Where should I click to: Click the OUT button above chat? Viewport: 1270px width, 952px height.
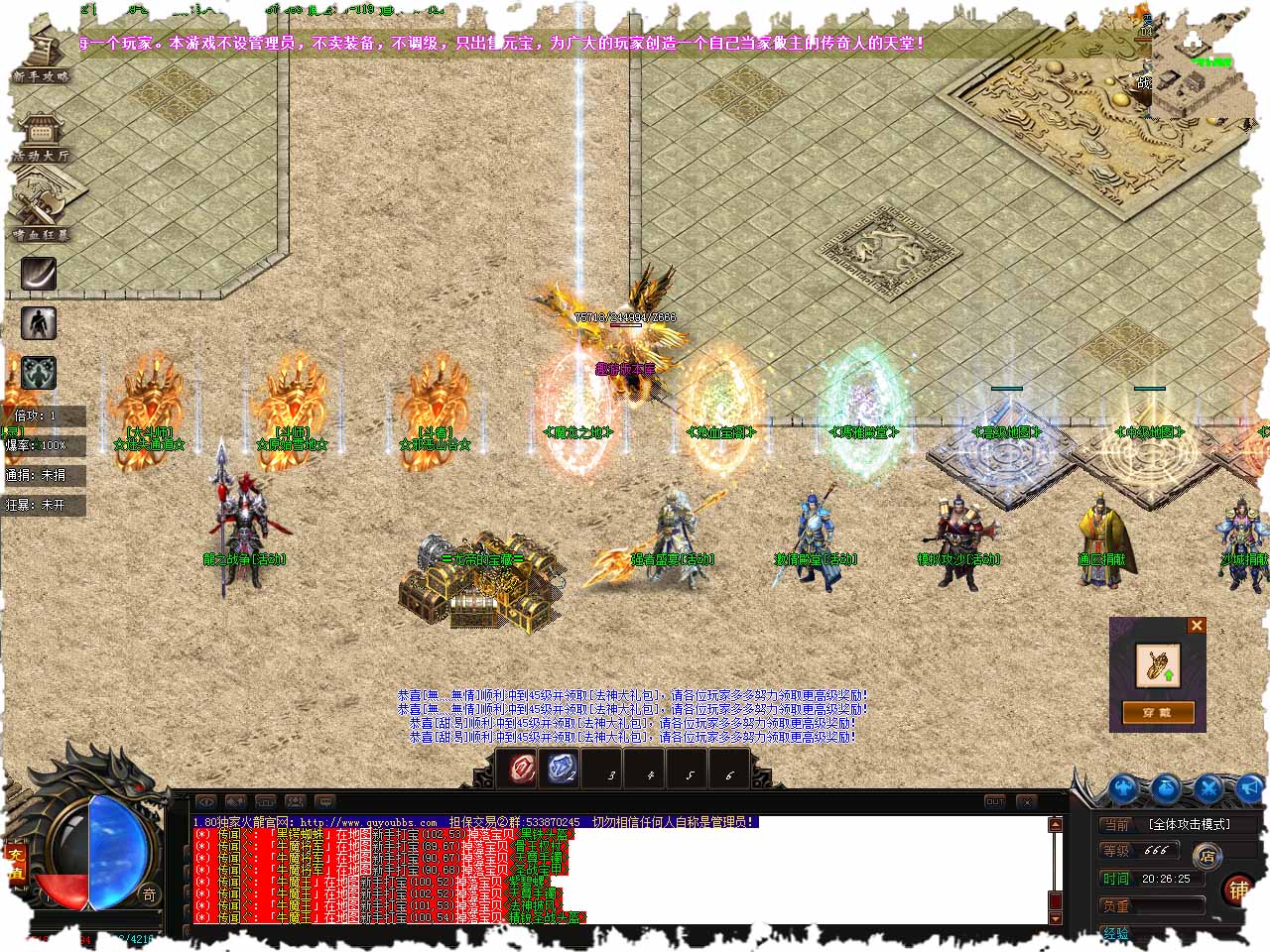coord(995,801)
